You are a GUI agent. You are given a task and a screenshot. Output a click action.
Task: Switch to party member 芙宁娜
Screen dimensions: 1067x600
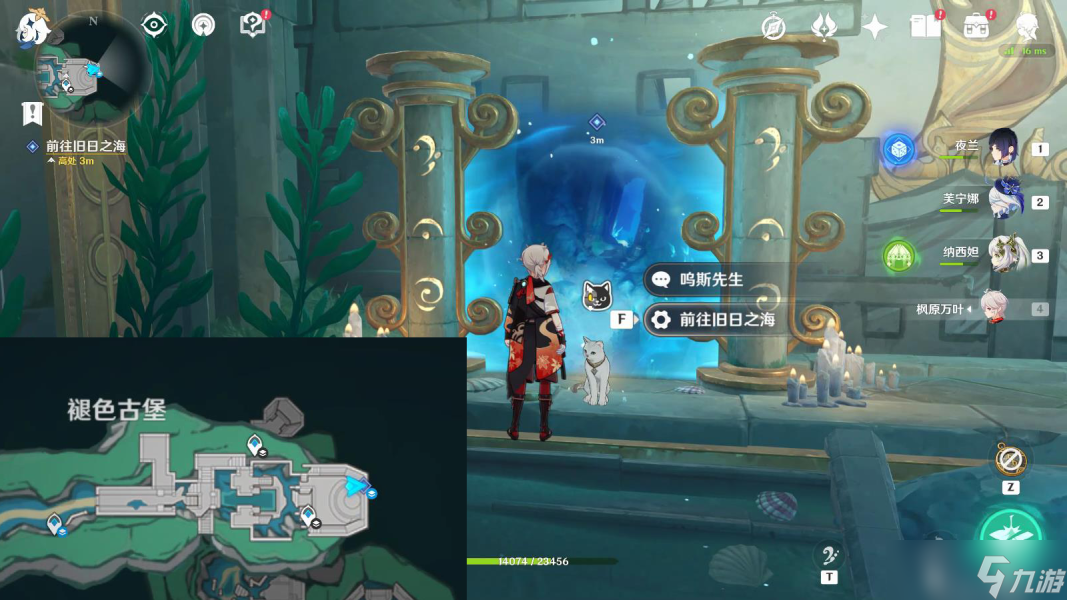coord(1001,201)
